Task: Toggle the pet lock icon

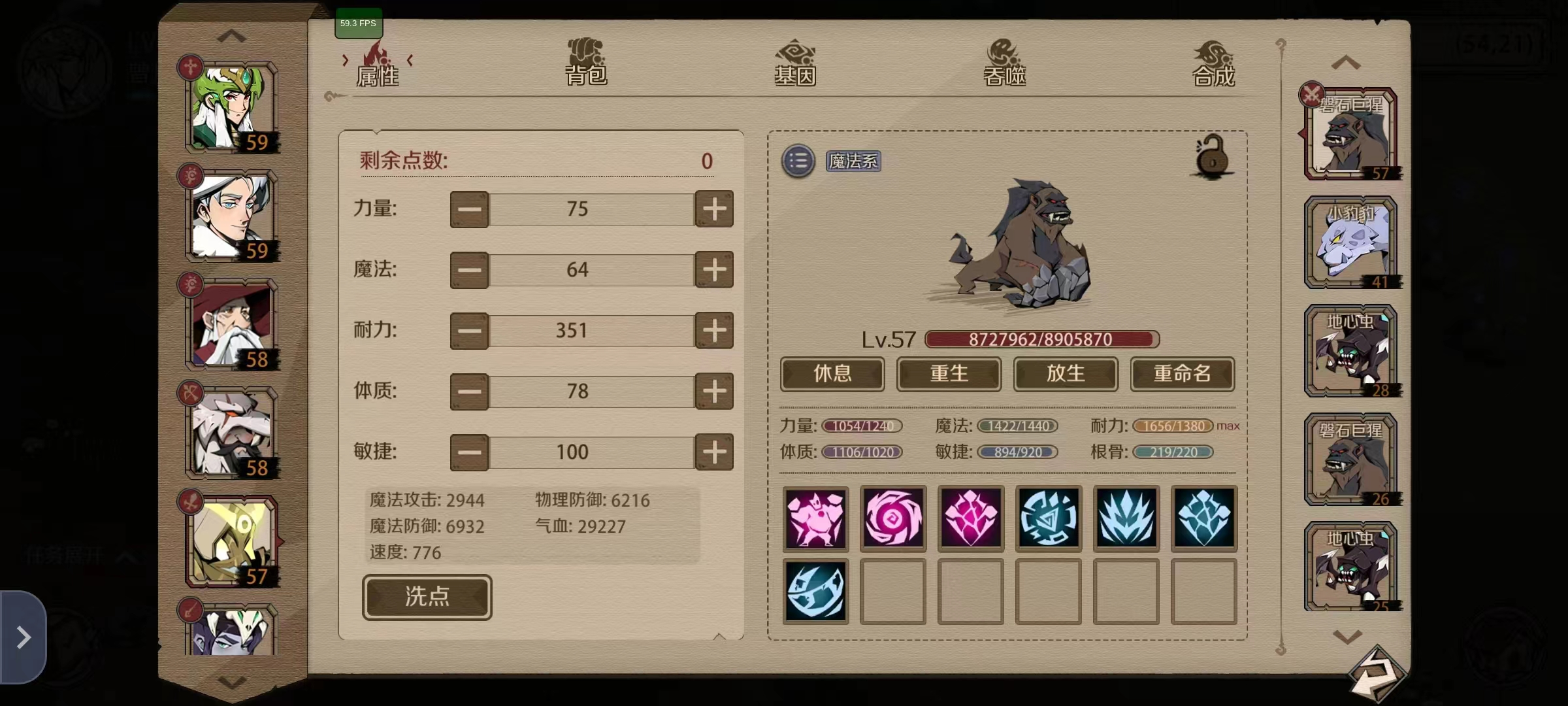Action: click(x=1212, y=158)
